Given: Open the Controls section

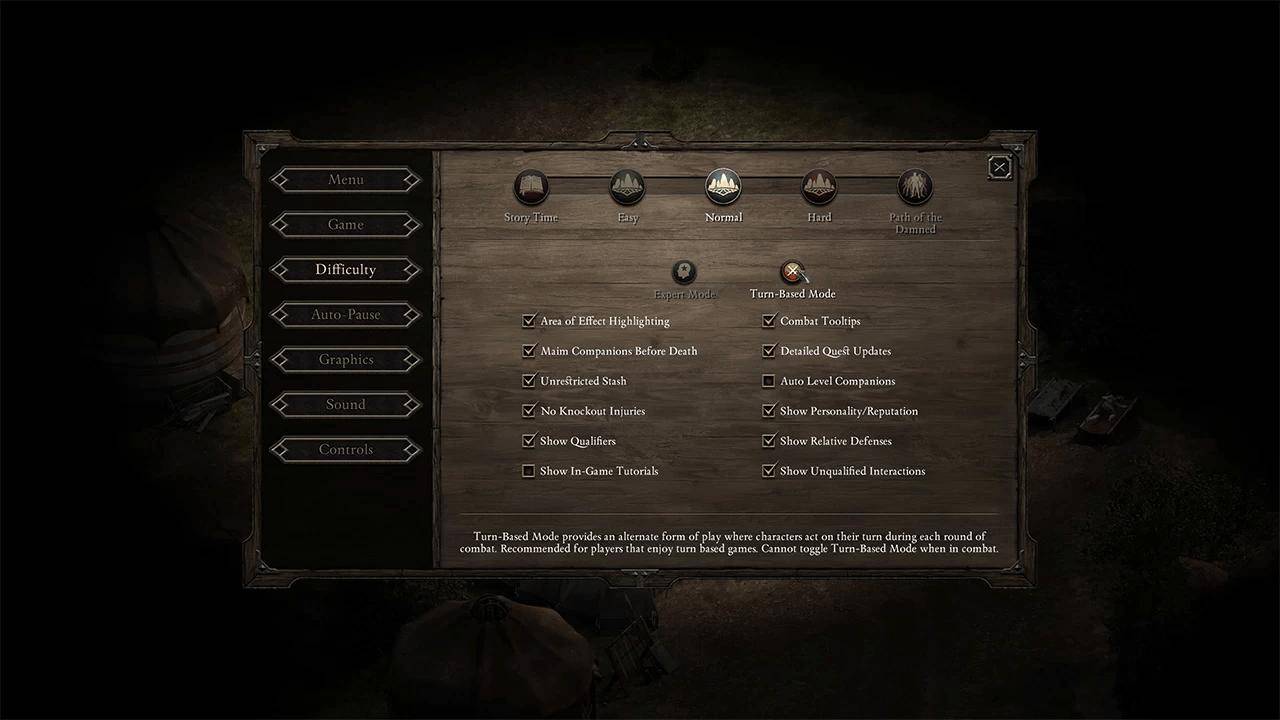Looking at the screenshot, I should tap(346, 450).
